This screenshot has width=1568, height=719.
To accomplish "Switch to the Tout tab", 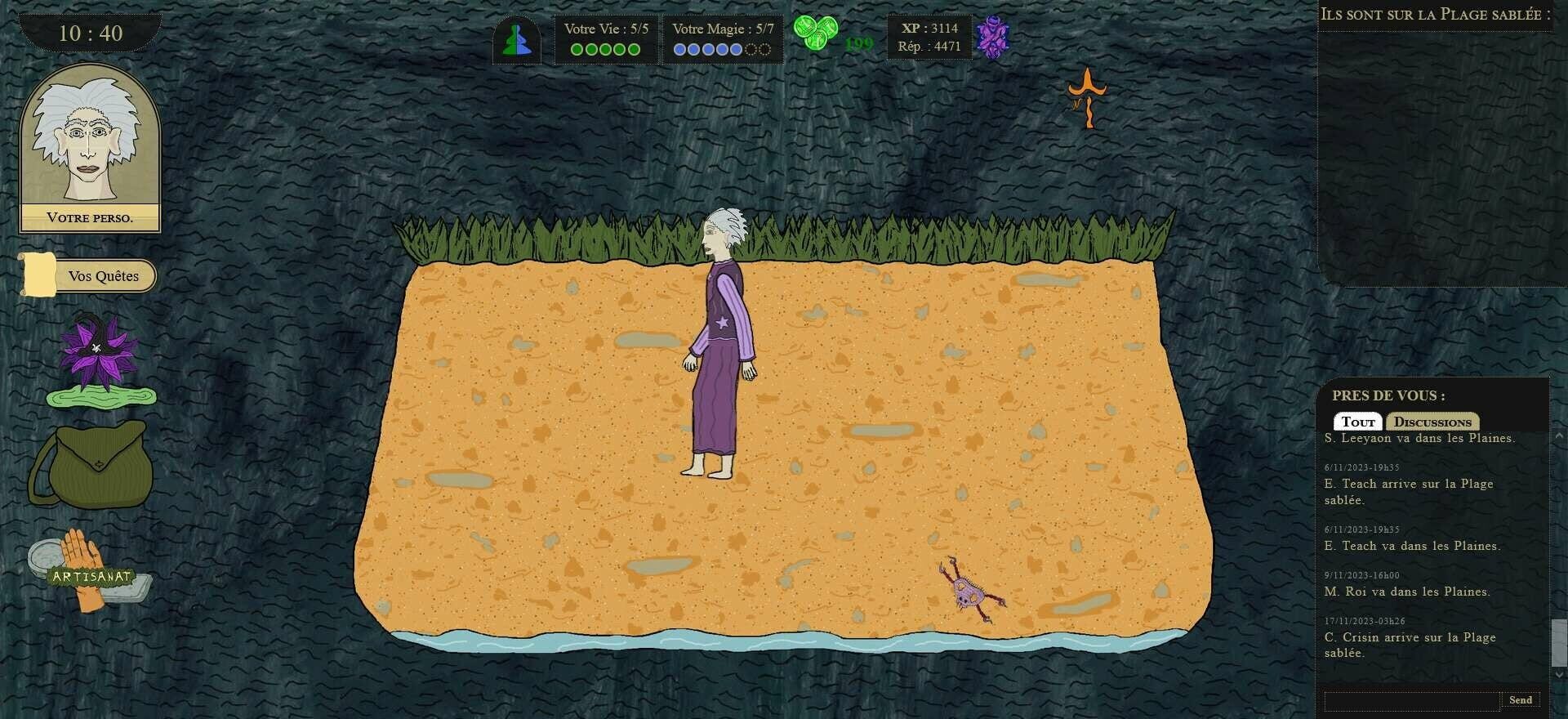I will click(1358, 421).
